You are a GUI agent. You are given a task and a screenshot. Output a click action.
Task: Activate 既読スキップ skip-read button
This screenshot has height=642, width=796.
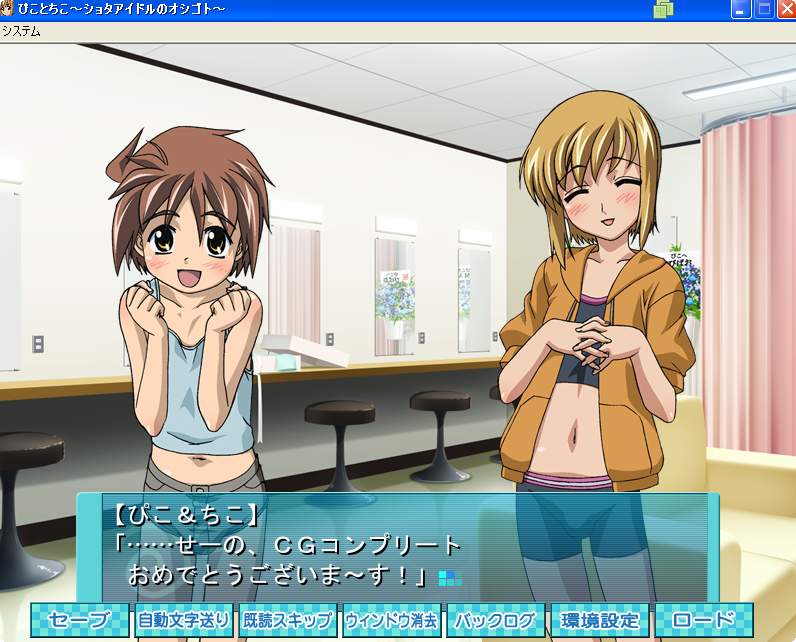(x=287, y=619)
